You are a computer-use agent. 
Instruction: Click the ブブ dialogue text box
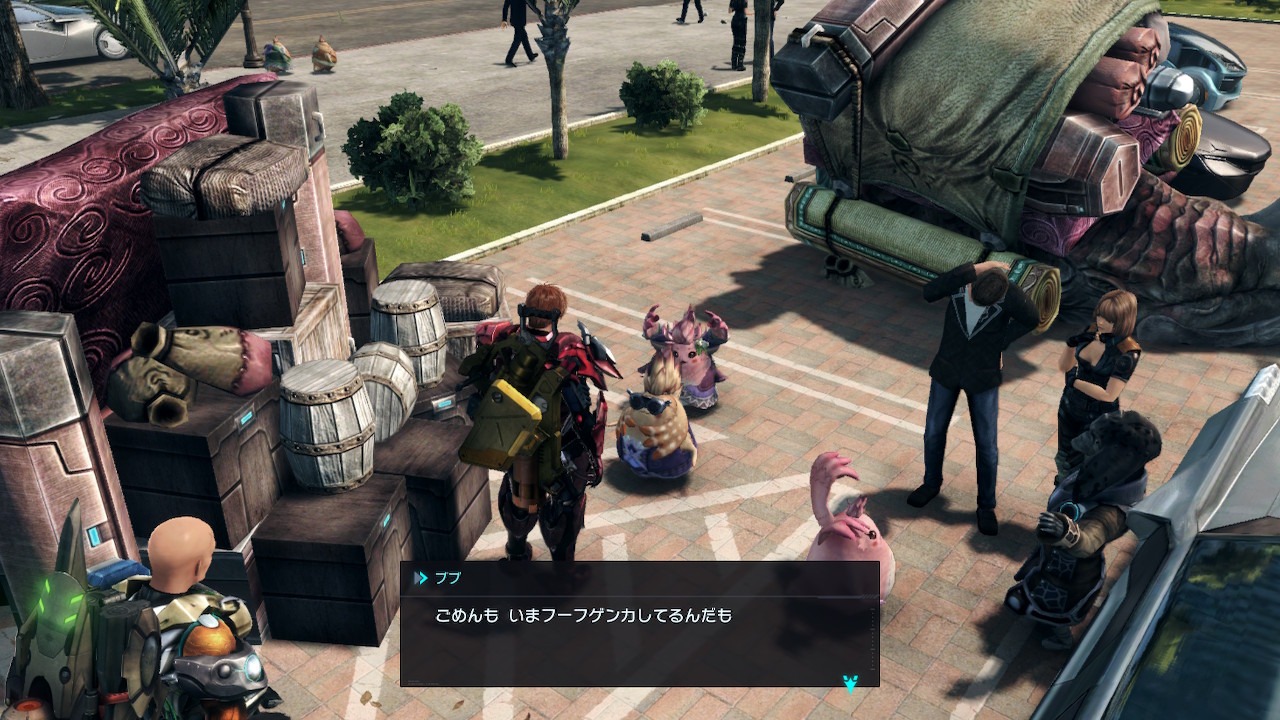pyautogui.click(x=639, y=625)
